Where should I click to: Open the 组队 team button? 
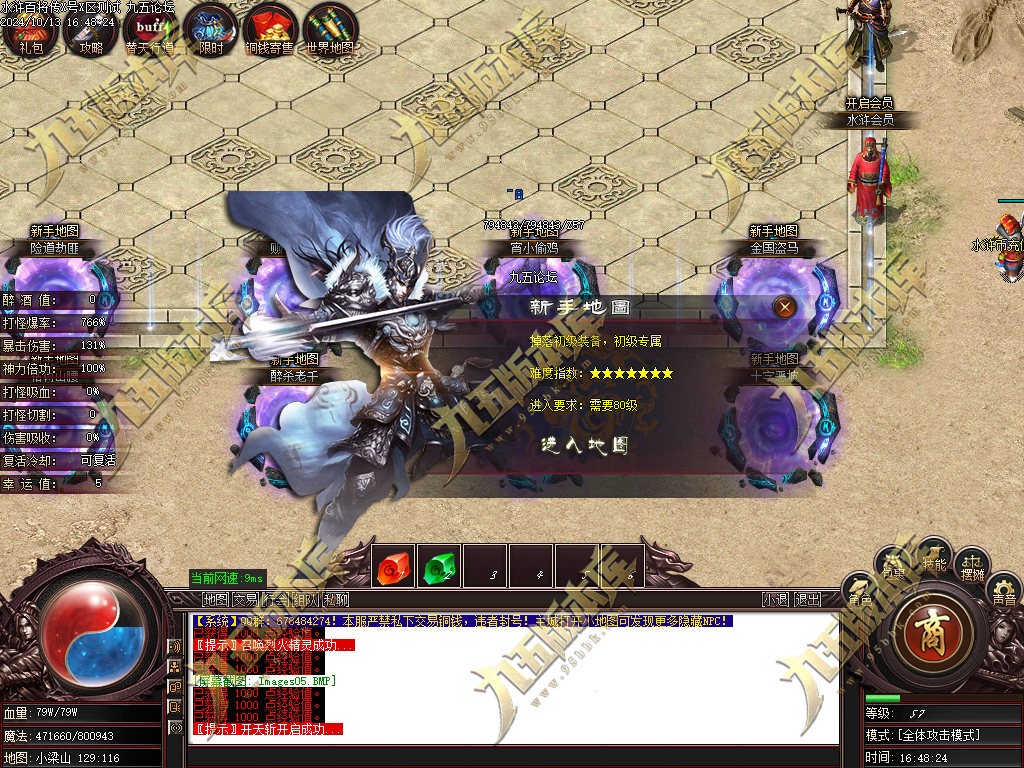[x=306, y=600]
